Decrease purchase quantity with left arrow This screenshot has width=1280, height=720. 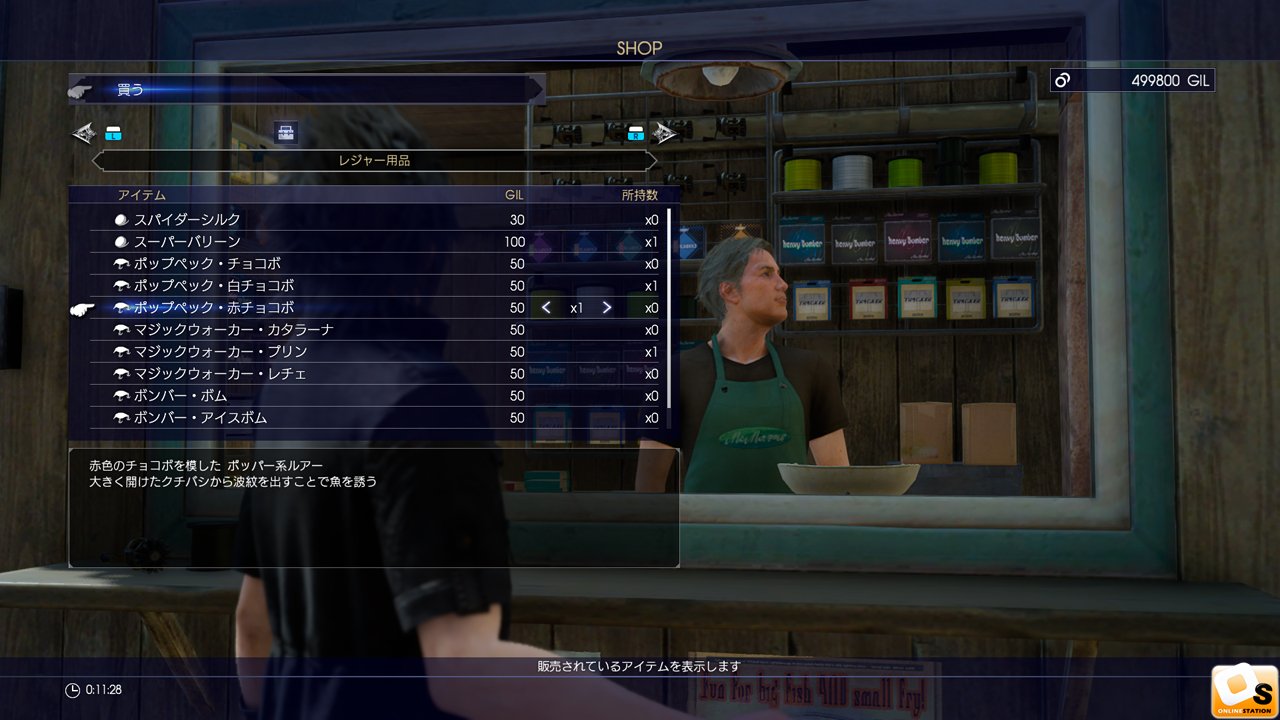tap(546, 308)
